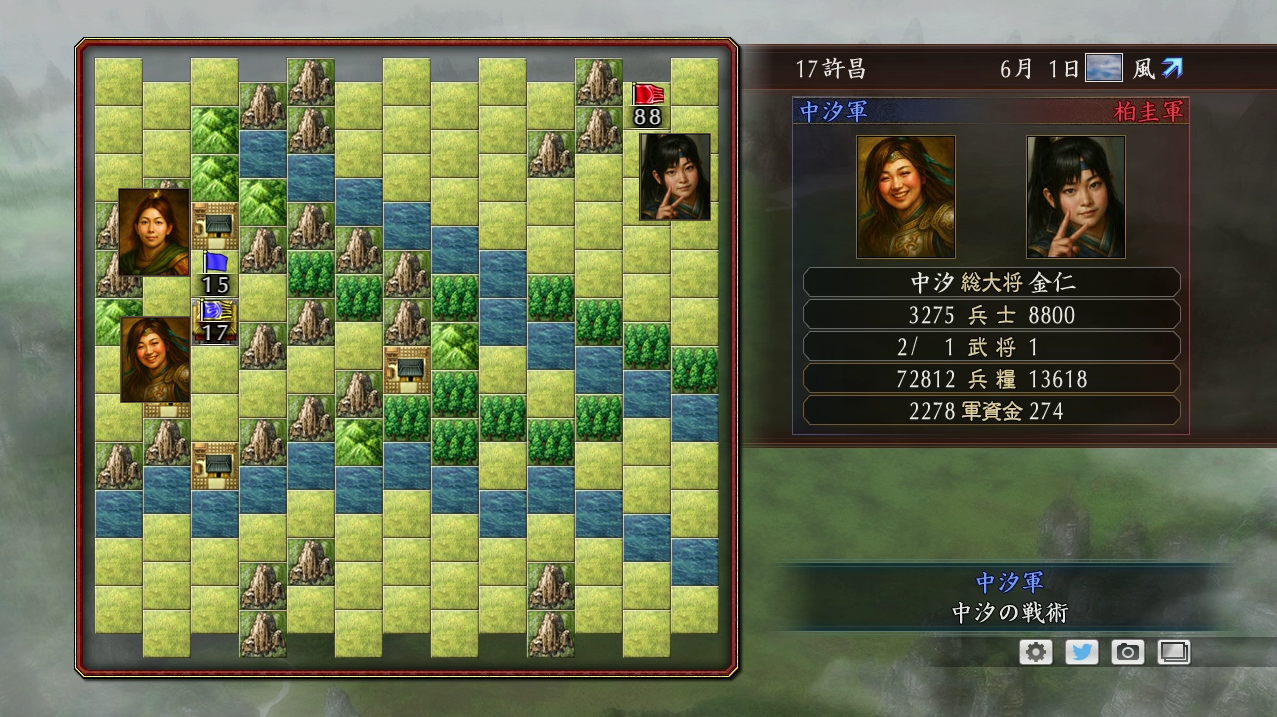This screenshot has width=1277, height=717.
Task: Select the enemy officer portrait on the map
Action: click(x=675, y=177)
